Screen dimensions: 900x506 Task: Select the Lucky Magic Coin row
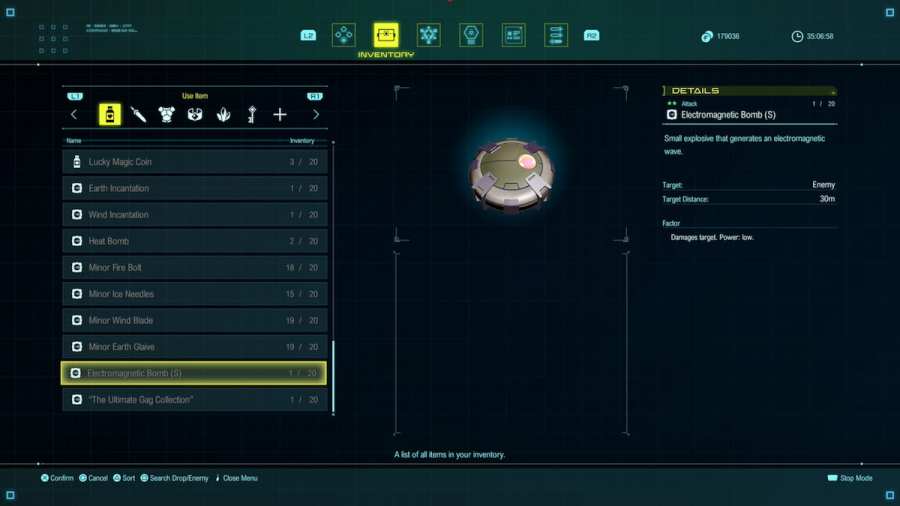click(x=195, y=162)
